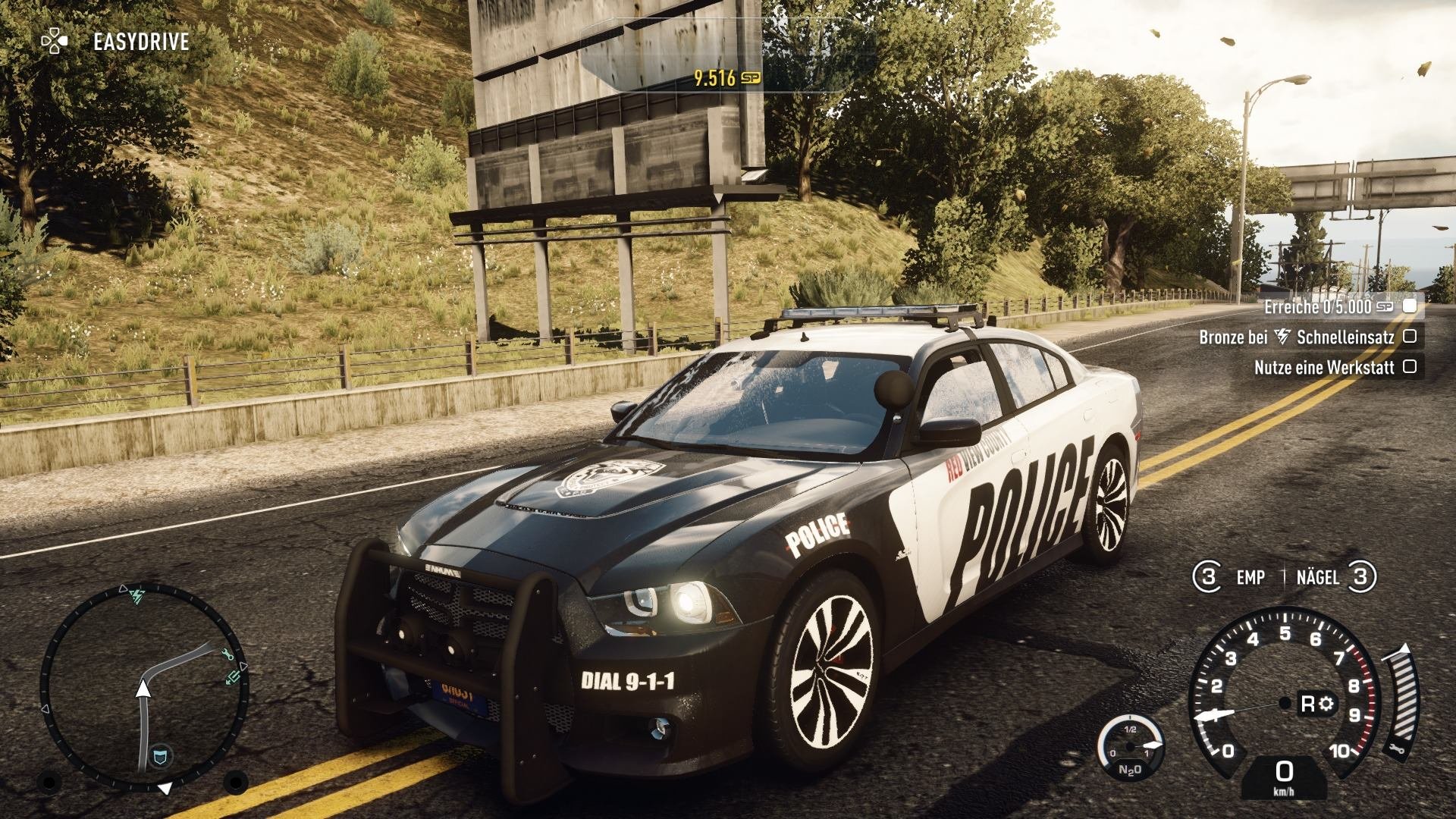
Task: Click the wrench icon on the damage bar
Action: (1397, 748)
